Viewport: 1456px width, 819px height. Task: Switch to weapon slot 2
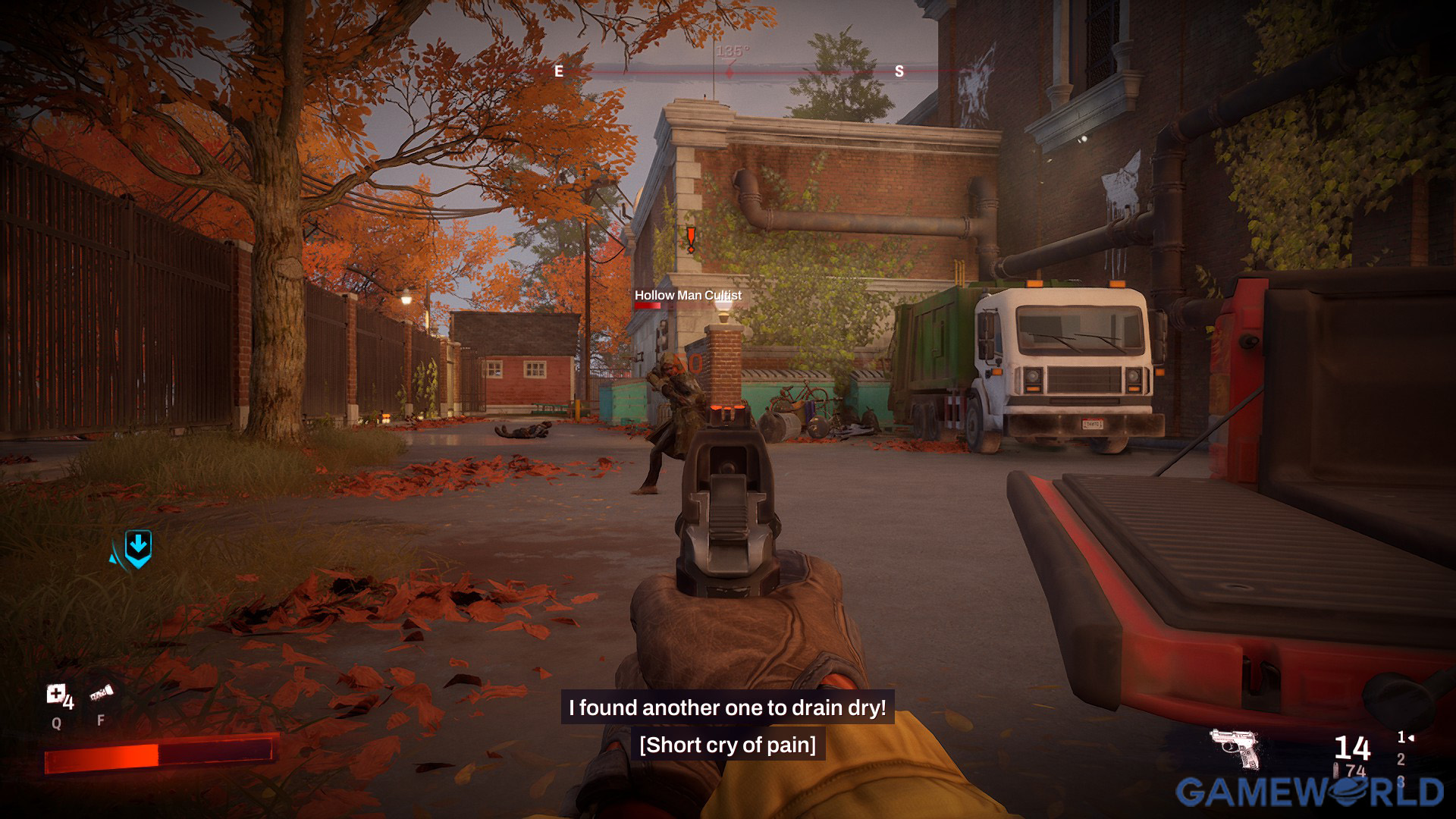[x=1401, y=759]
